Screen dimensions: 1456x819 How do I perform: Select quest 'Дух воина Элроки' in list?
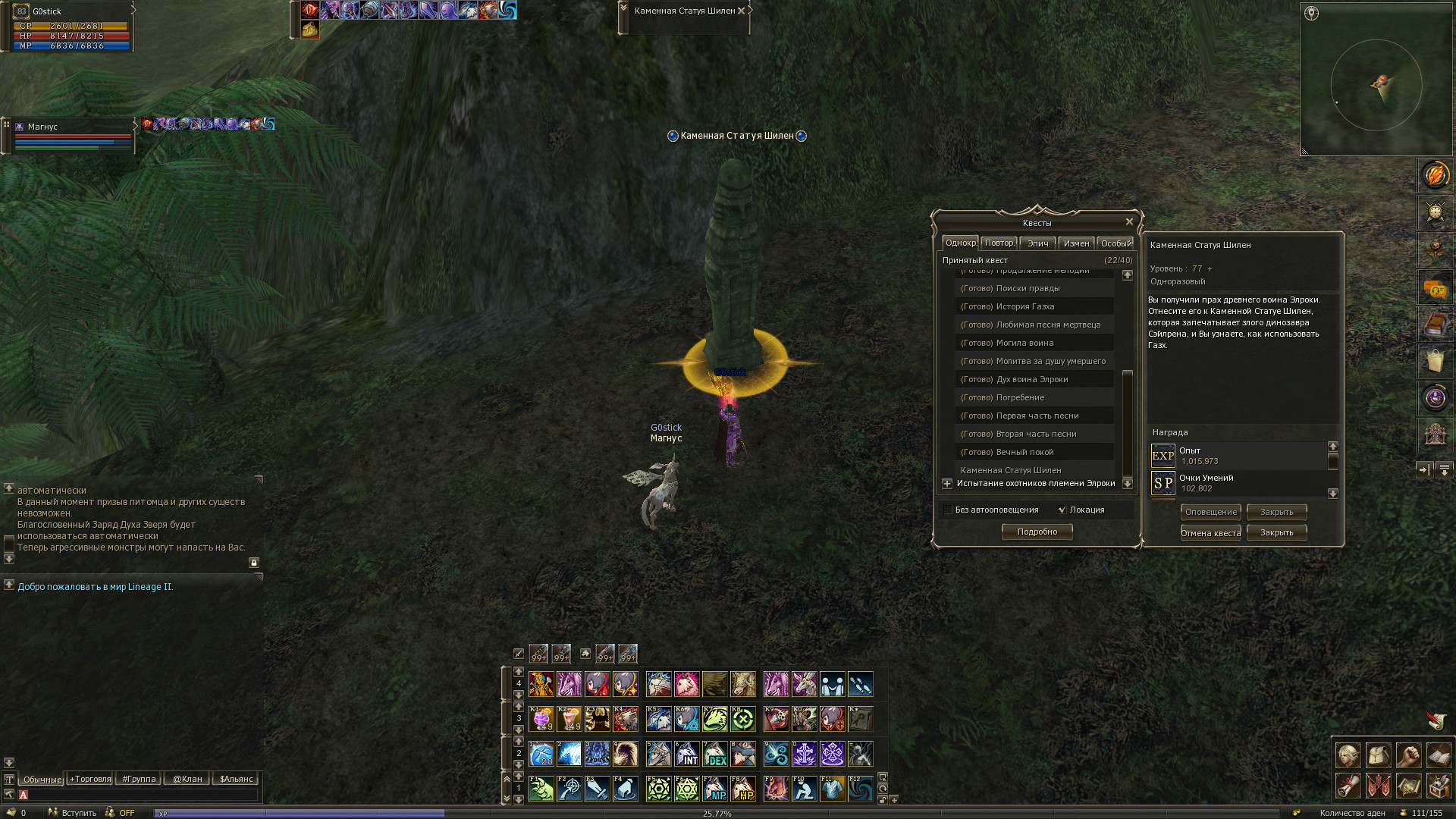pyautogui.click(x=1031, y=379)
